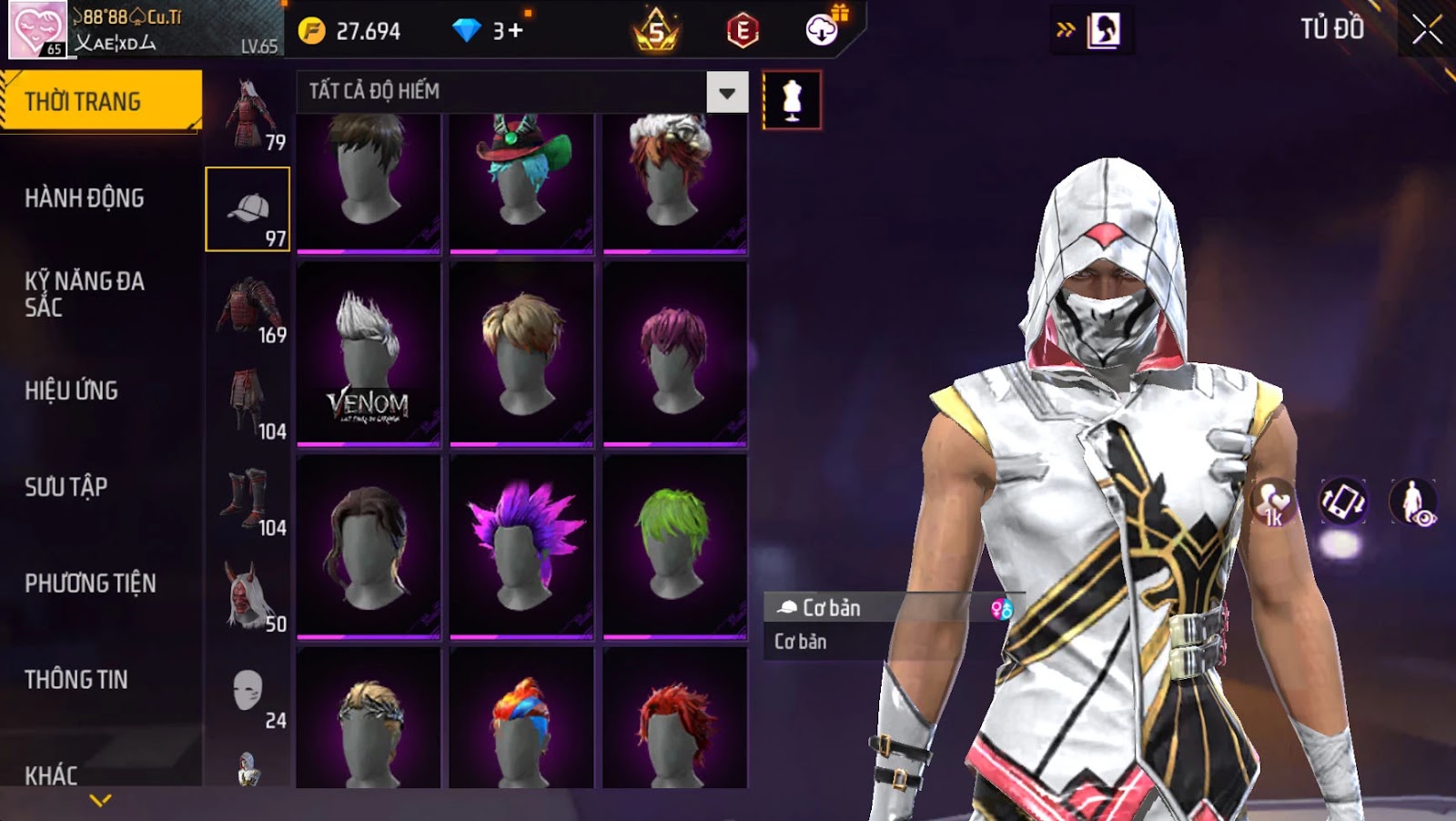Select the cap headwear category
The image size is (1456, 821).
click(x=248, y=209)
